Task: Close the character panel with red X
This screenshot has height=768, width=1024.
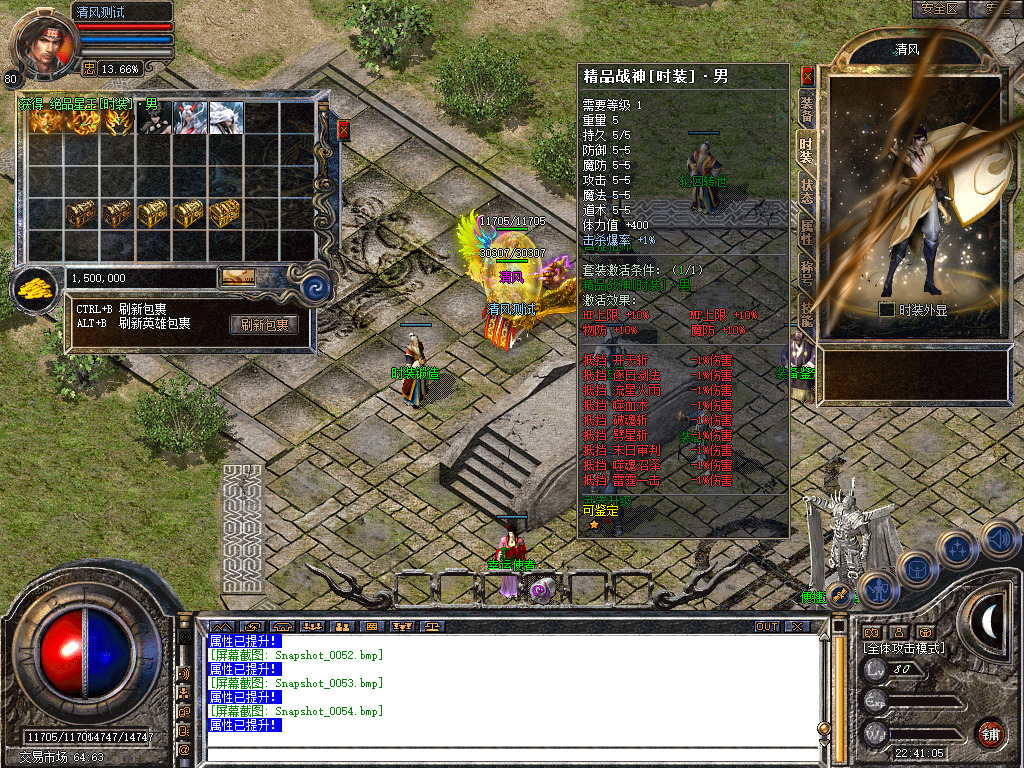Action: [807, 76]
